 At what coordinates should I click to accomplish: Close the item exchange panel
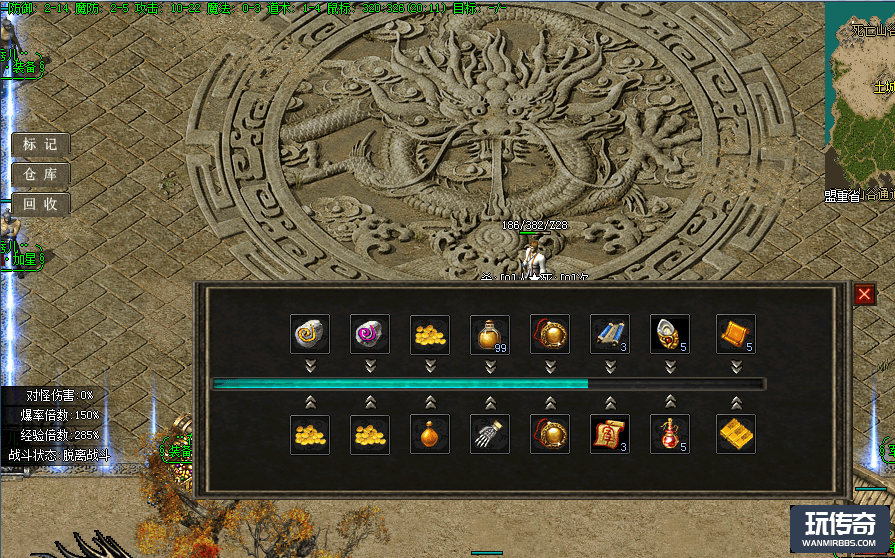[x=864, y=294]
